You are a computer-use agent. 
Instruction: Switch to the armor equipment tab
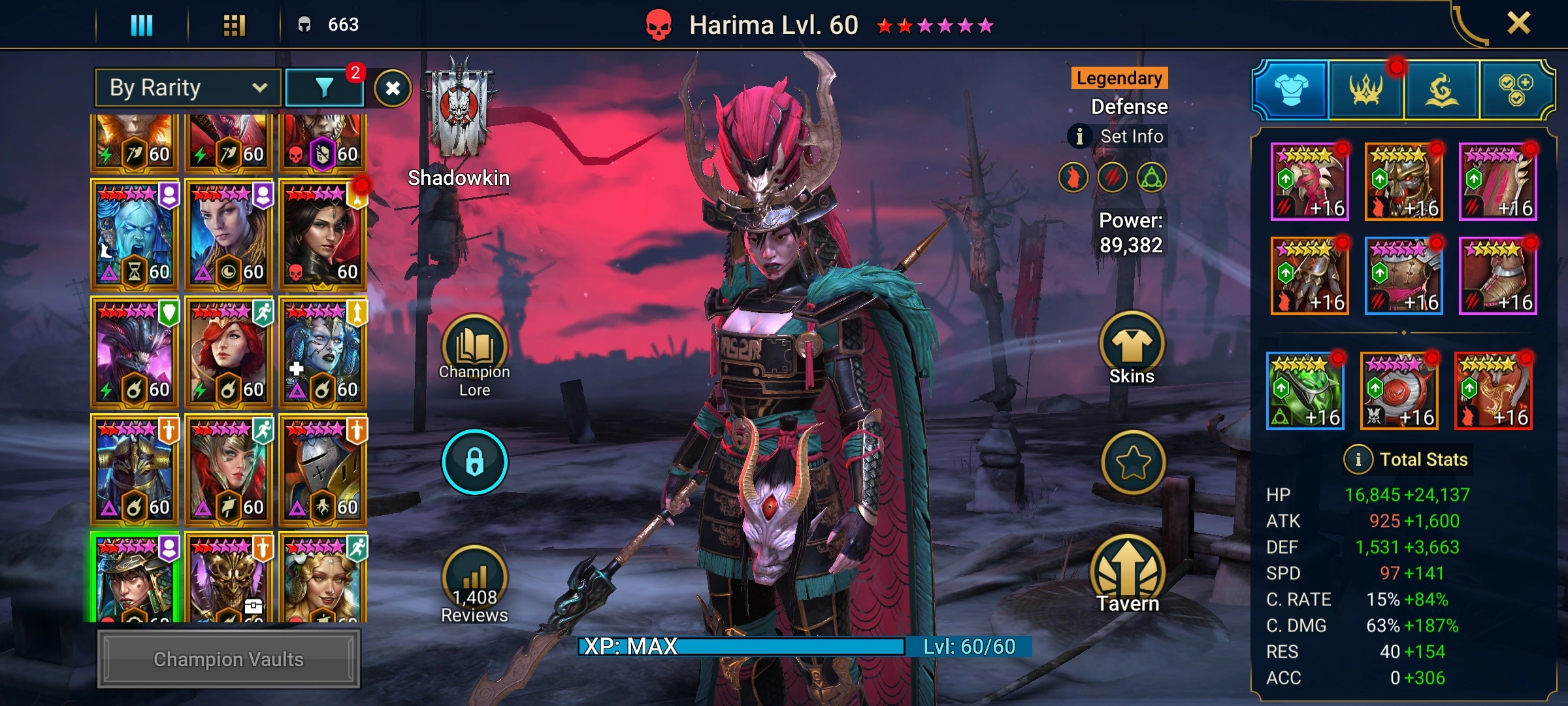(x=1291, y=90)
